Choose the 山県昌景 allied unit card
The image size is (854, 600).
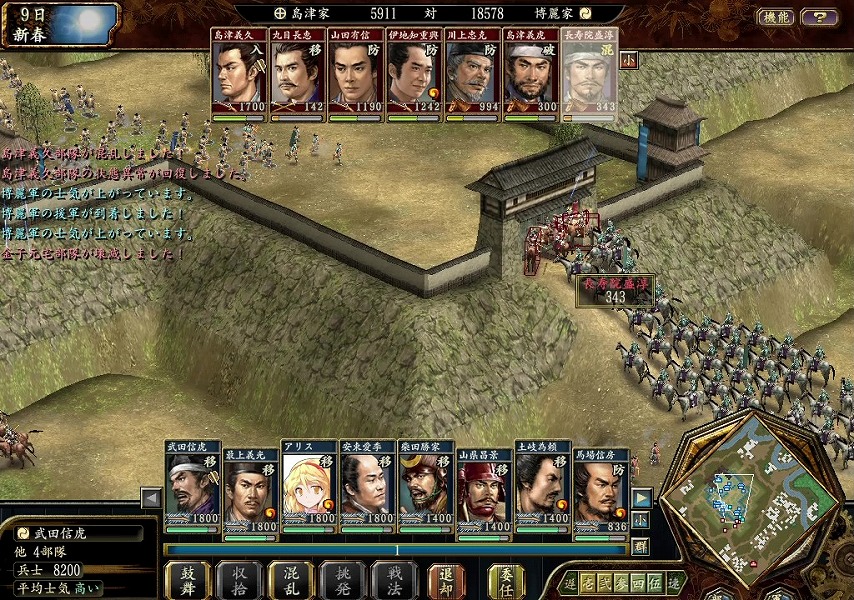click(x=484, y=487)
